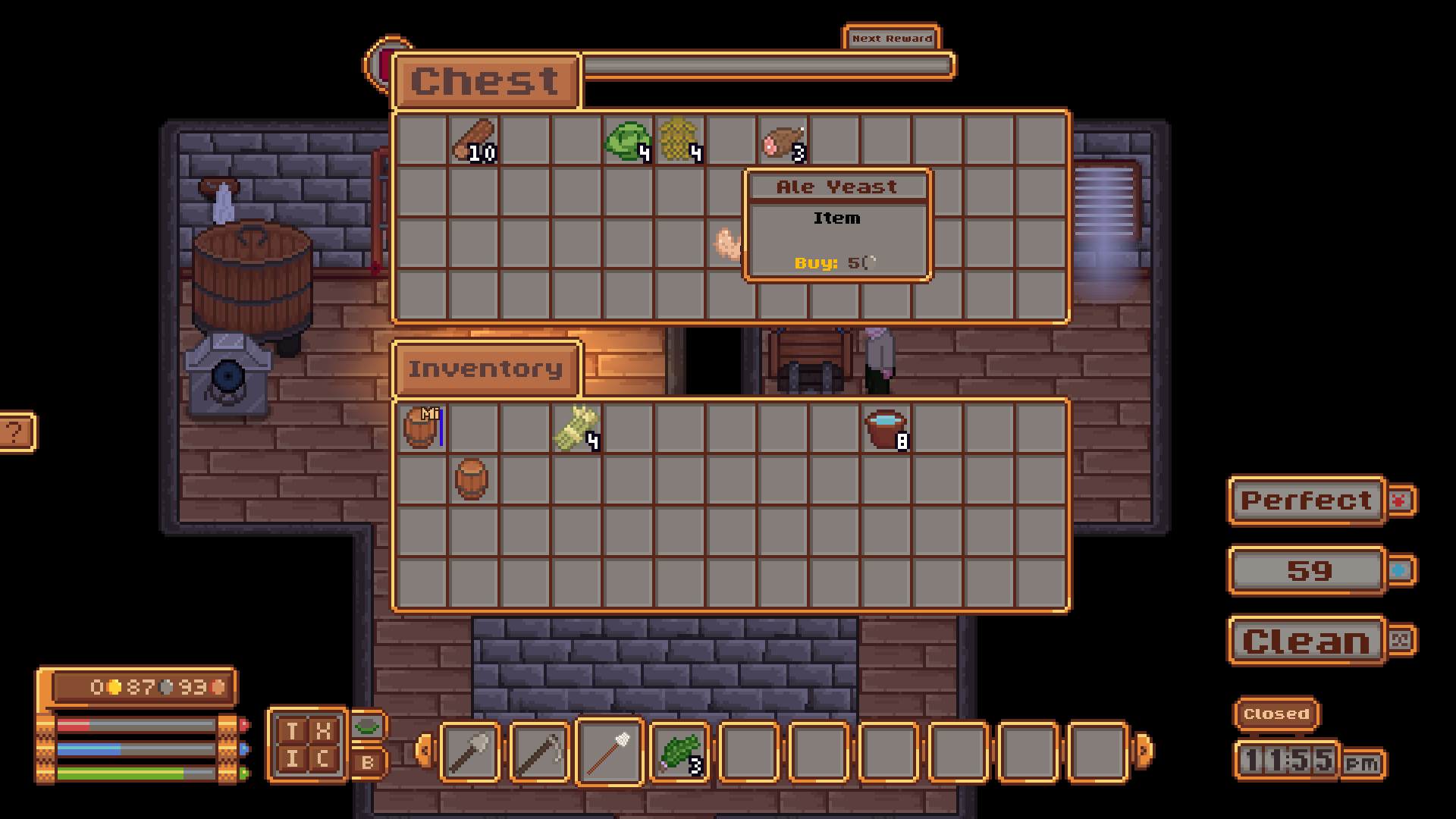Pick the plain wooden barrel in inventory
The height and width of the screenshot is (819, 1456).
pos(472,479)
